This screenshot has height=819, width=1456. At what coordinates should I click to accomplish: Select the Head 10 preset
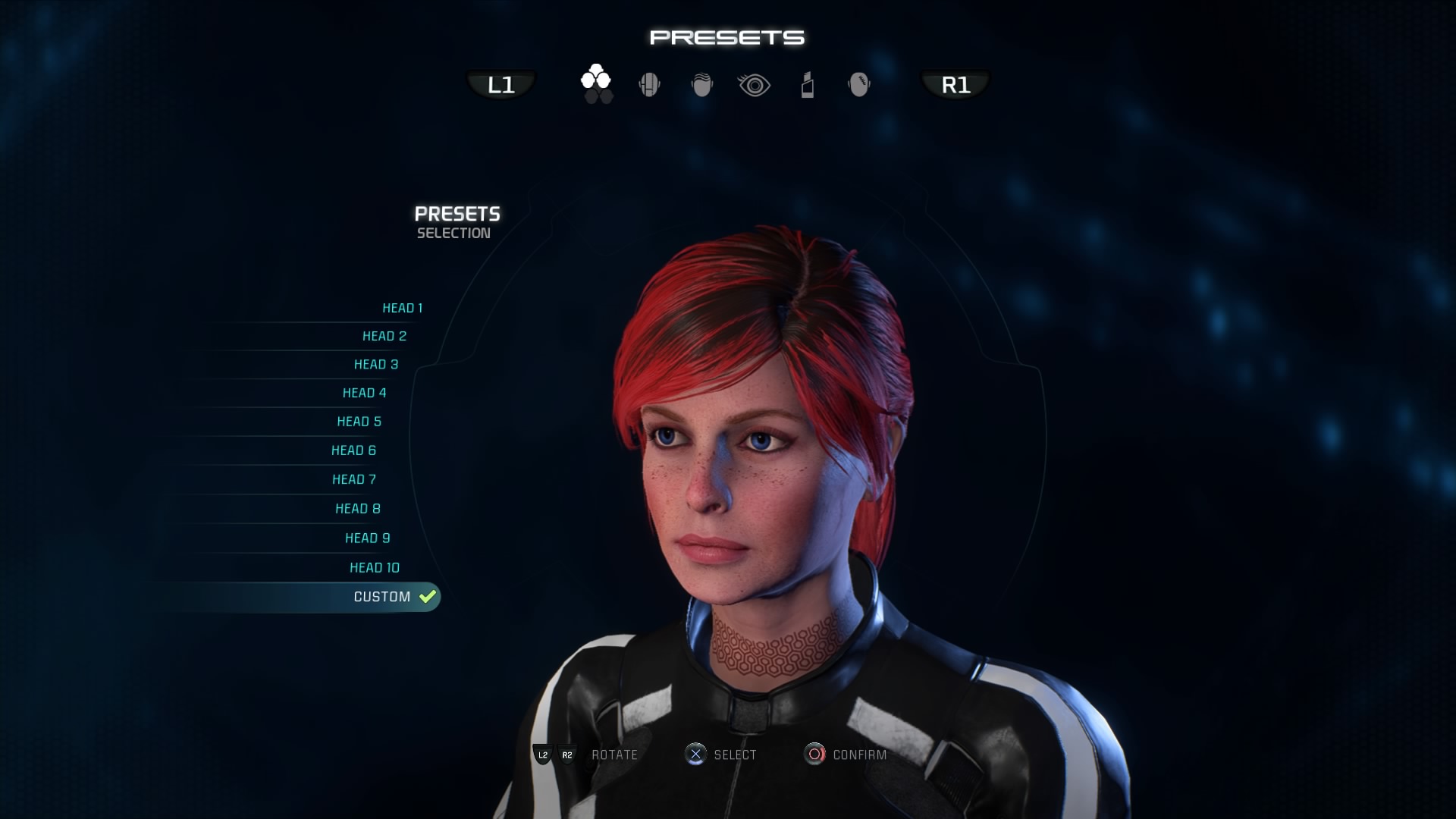(x=375, y=568)
